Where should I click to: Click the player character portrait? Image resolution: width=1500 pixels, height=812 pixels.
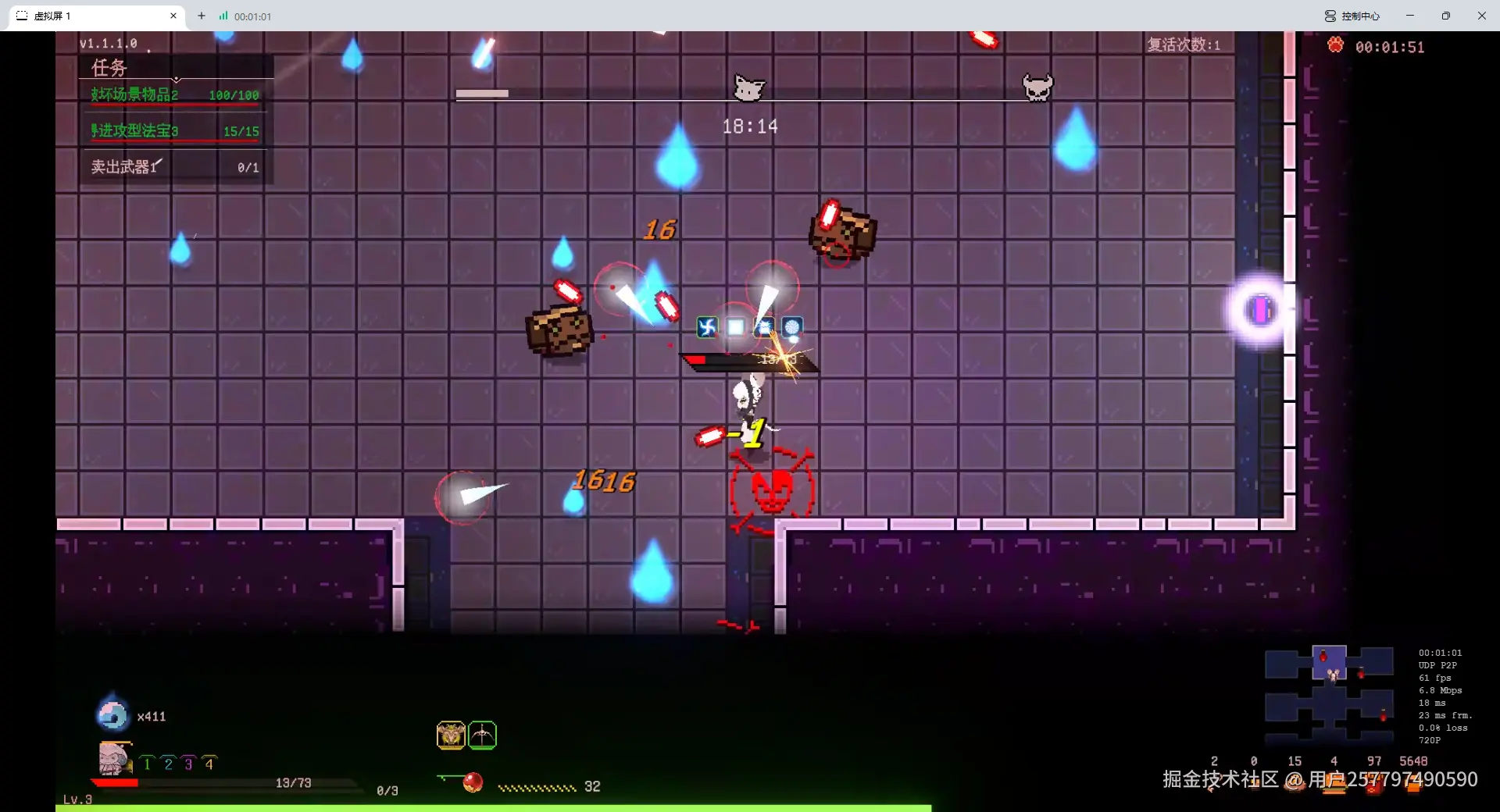(114, 758)
